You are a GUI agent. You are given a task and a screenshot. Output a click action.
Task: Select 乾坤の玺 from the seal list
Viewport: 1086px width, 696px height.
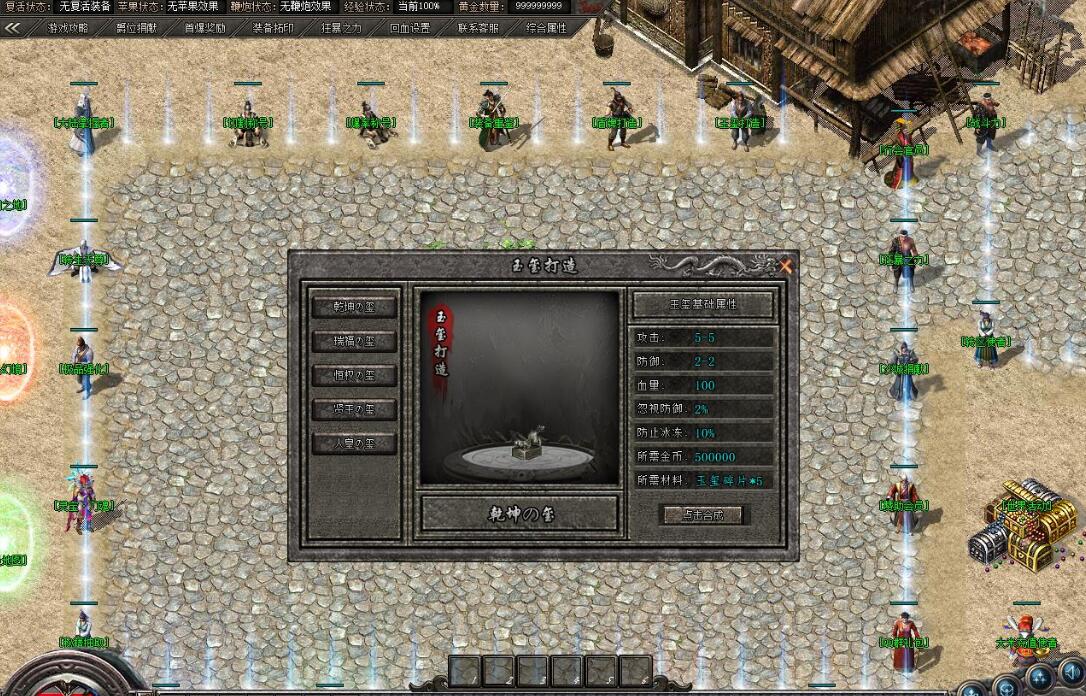354,307
